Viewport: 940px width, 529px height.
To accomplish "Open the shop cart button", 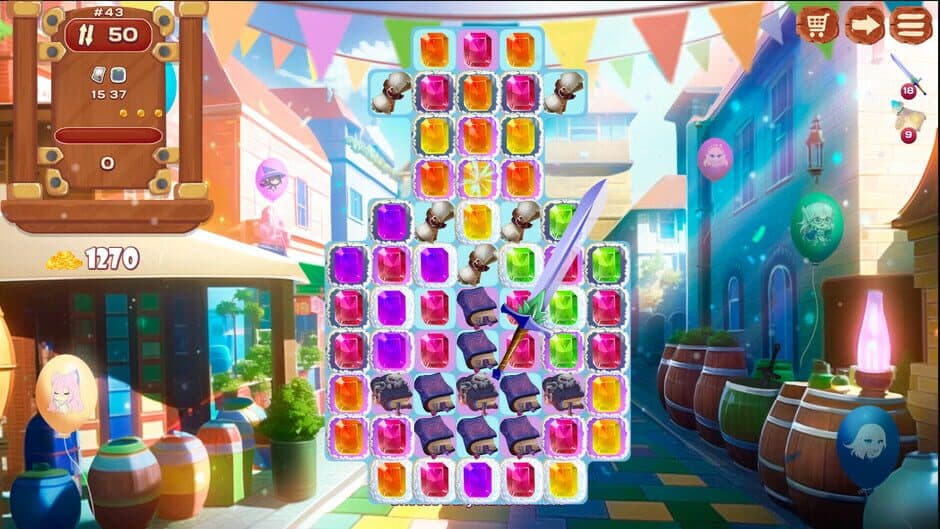I will pyautogui.click(x=817, y=25).
